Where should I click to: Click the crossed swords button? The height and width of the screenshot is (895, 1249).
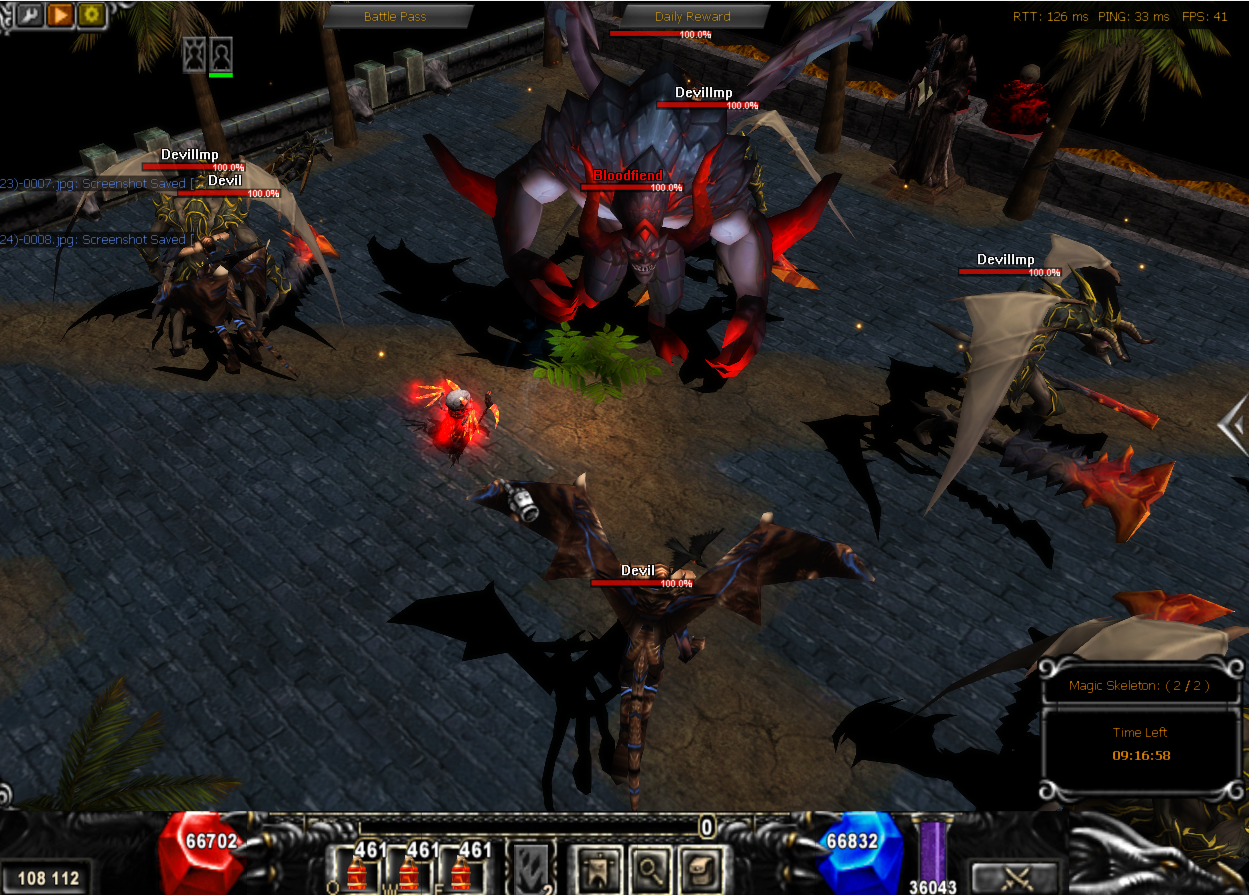pyautogui.click(x=1015, y=877)
